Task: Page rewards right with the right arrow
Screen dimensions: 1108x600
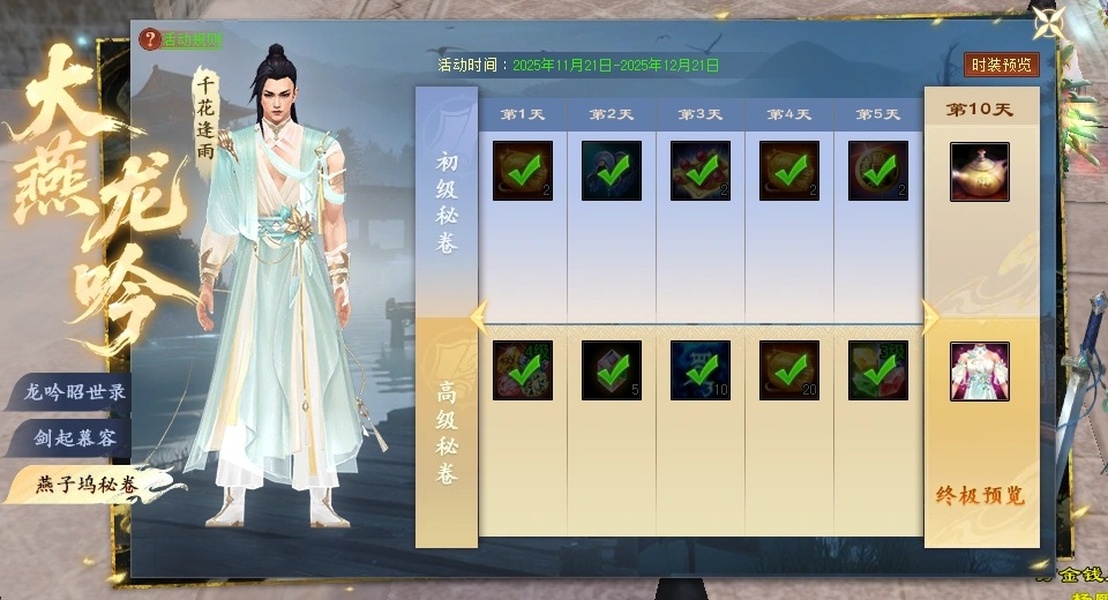Action: [x=929, y=317]
